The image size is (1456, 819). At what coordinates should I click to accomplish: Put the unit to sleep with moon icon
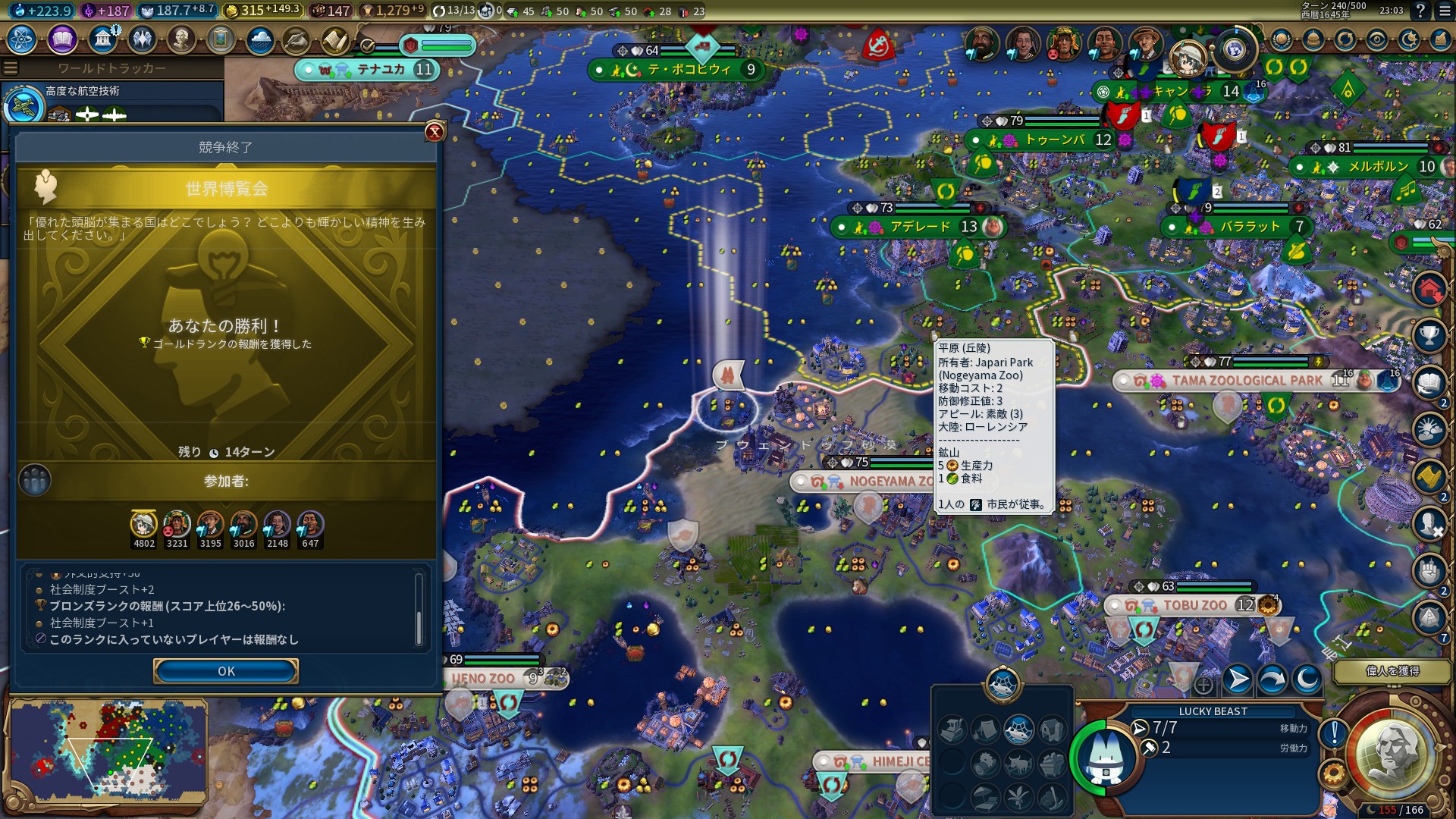[1307, 679]
